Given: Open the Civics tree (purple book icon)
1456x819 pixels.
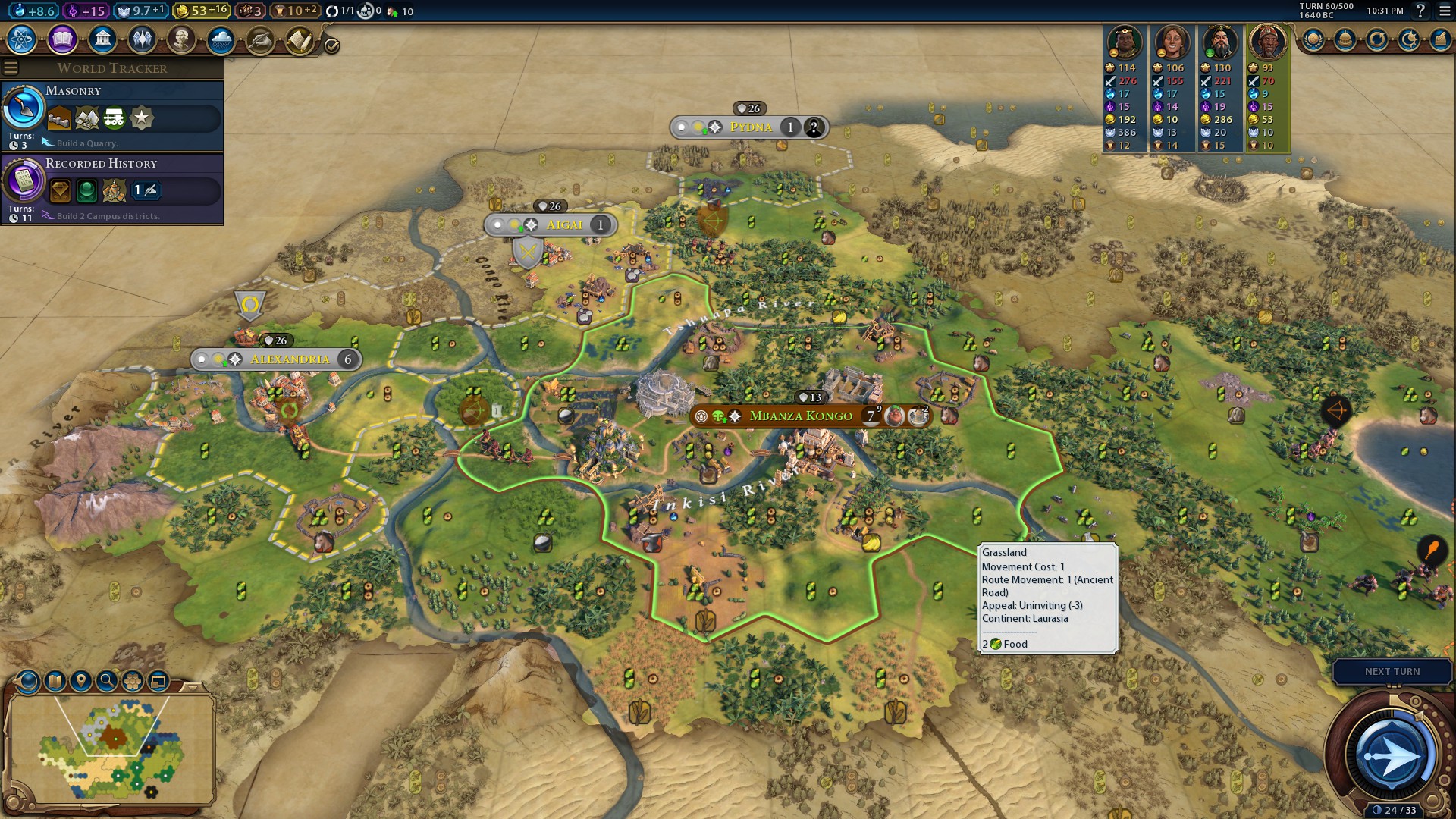Looking at the screenshot, I should tap(62, 39).
